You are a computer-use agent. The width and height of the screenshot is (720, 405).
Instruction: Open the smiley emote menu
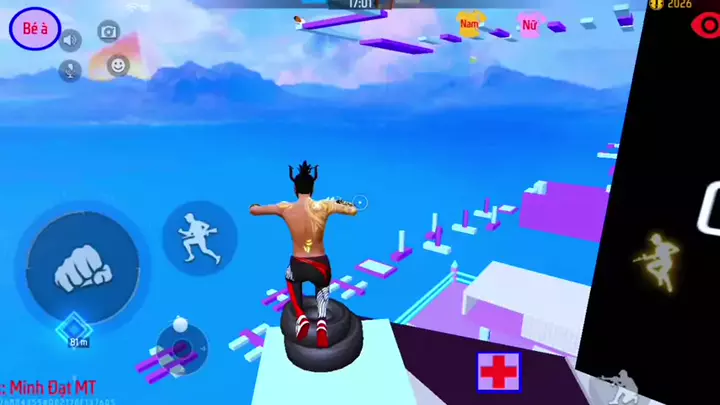point(118,66)
